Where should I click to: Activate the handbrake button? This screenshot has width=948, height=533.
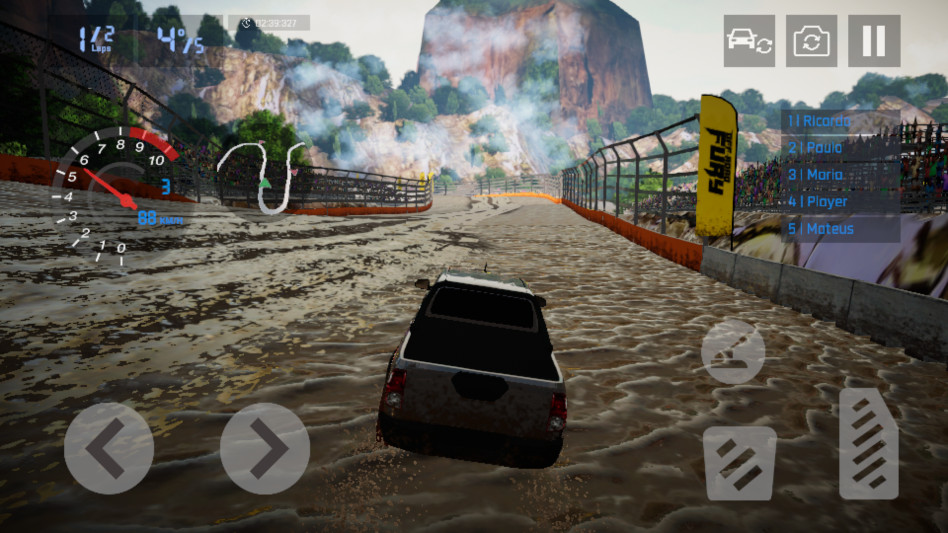(x=733, y=352)
